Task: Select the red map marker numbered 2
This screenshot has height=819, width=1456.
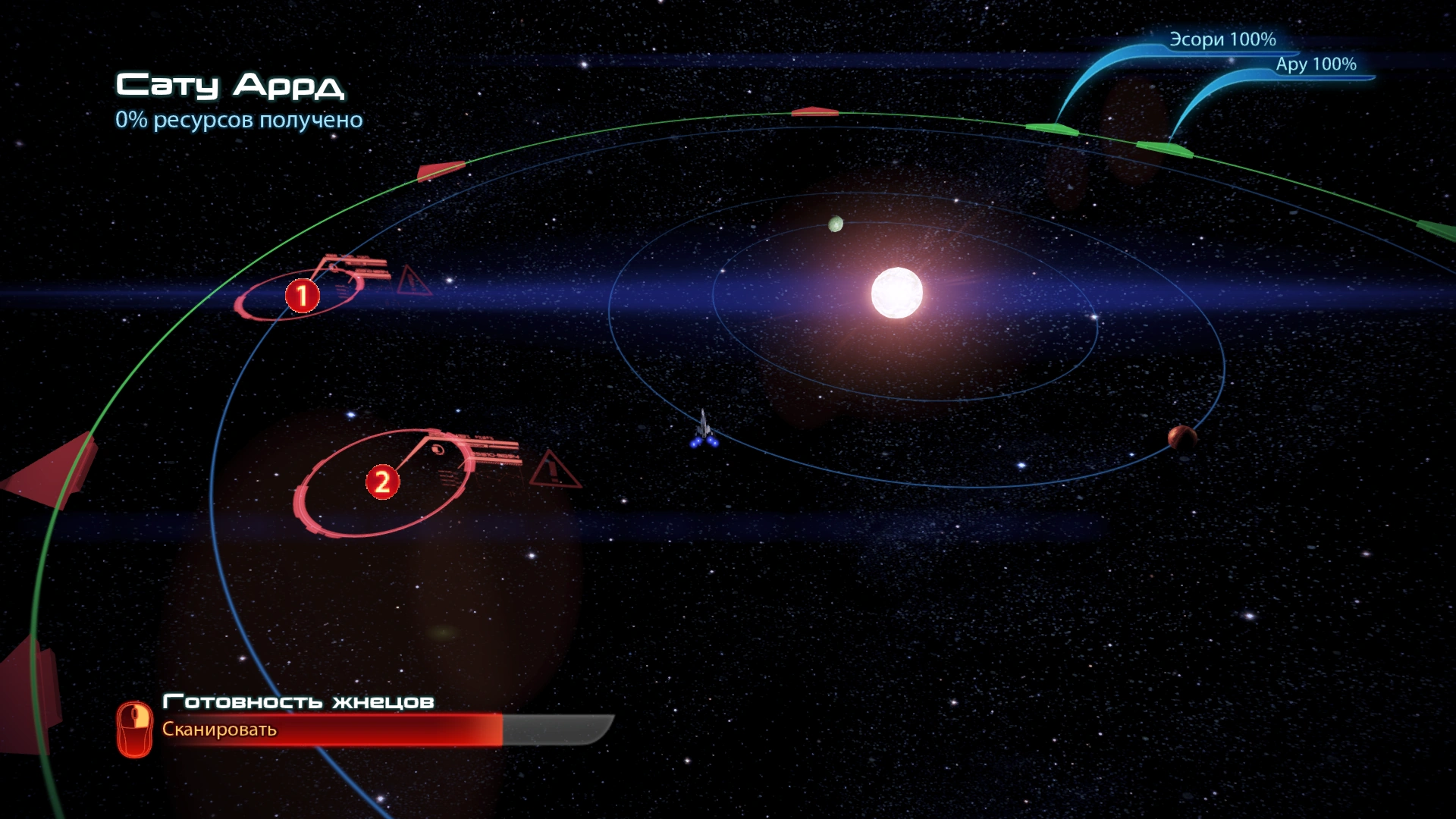Action: (x=382, y=482)
